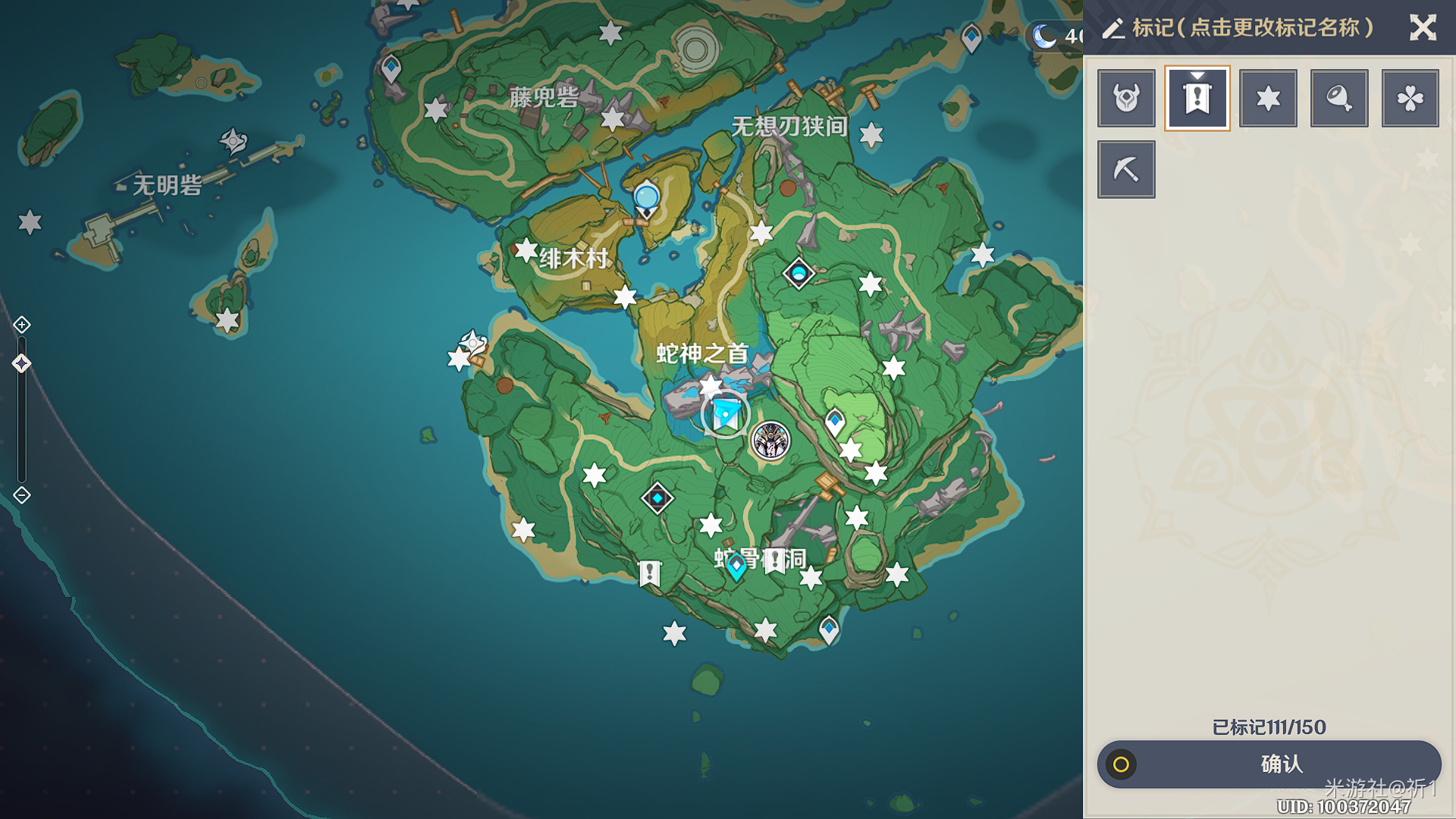Select the character portrait marker on the map
Viewport: 1456px width, 819px height.
[770, 441]
